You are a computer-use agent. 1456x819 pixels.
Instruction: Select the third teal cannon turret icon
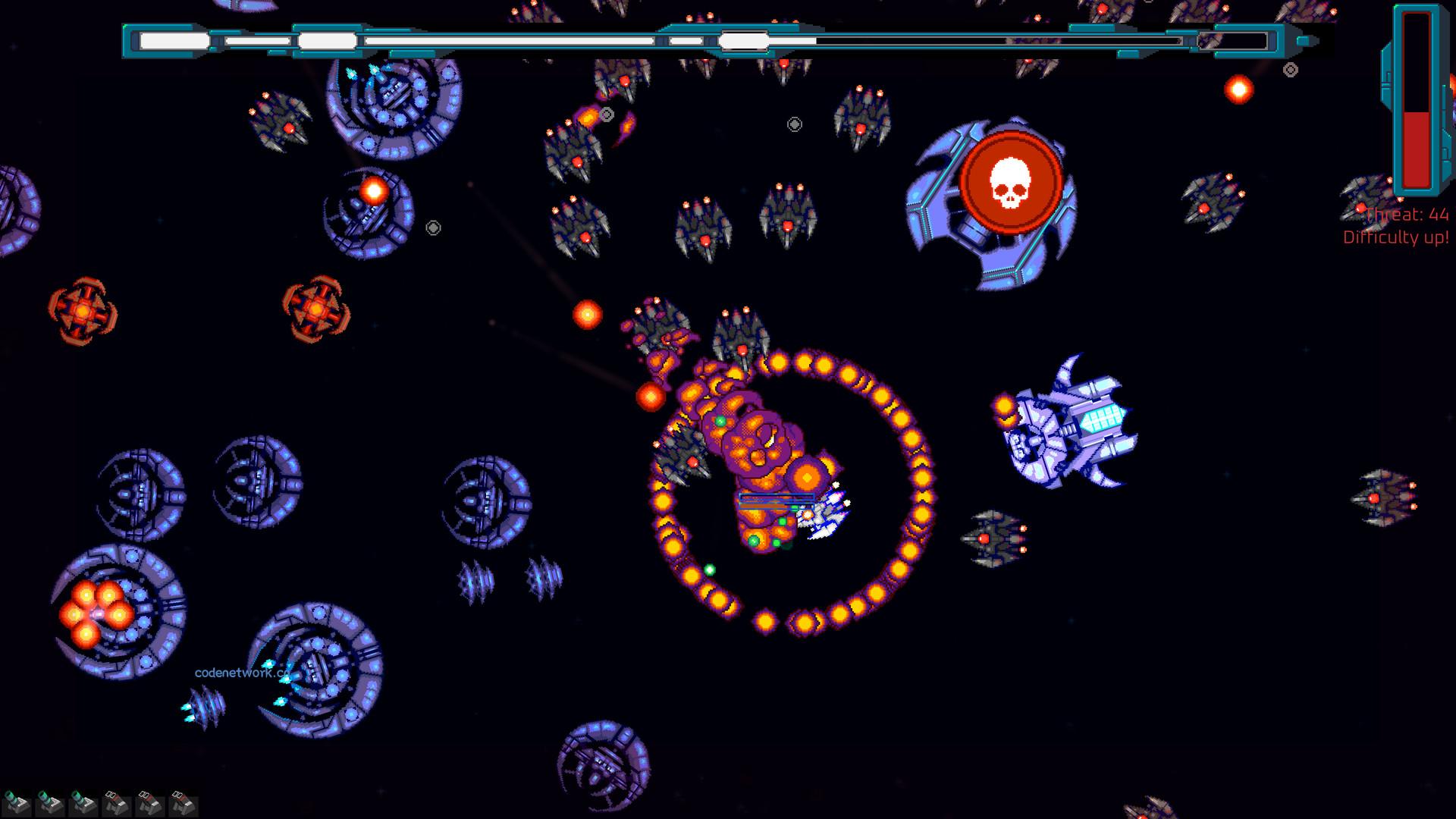[x=82, y=802]
